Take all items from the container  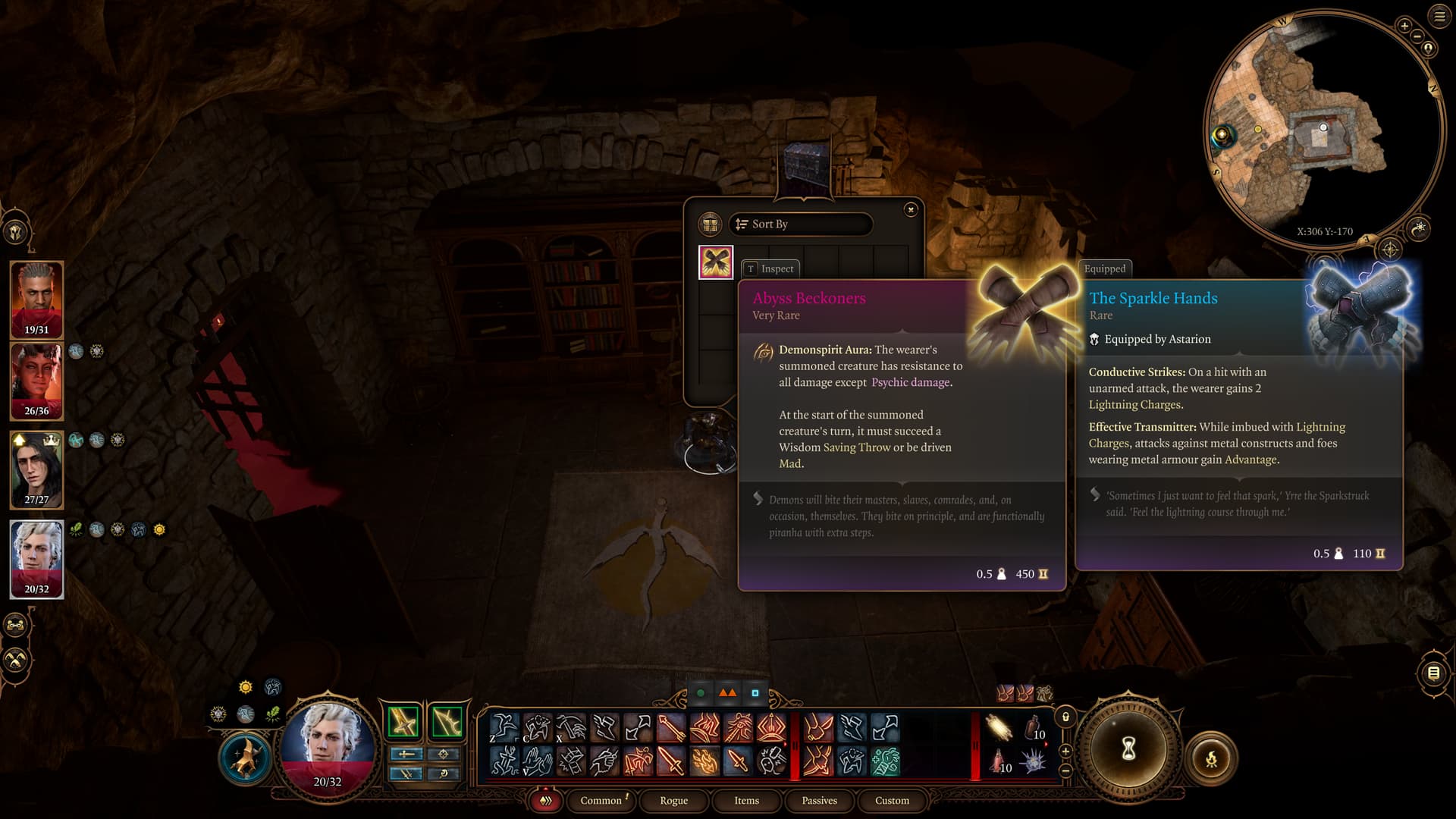[710, 224]
